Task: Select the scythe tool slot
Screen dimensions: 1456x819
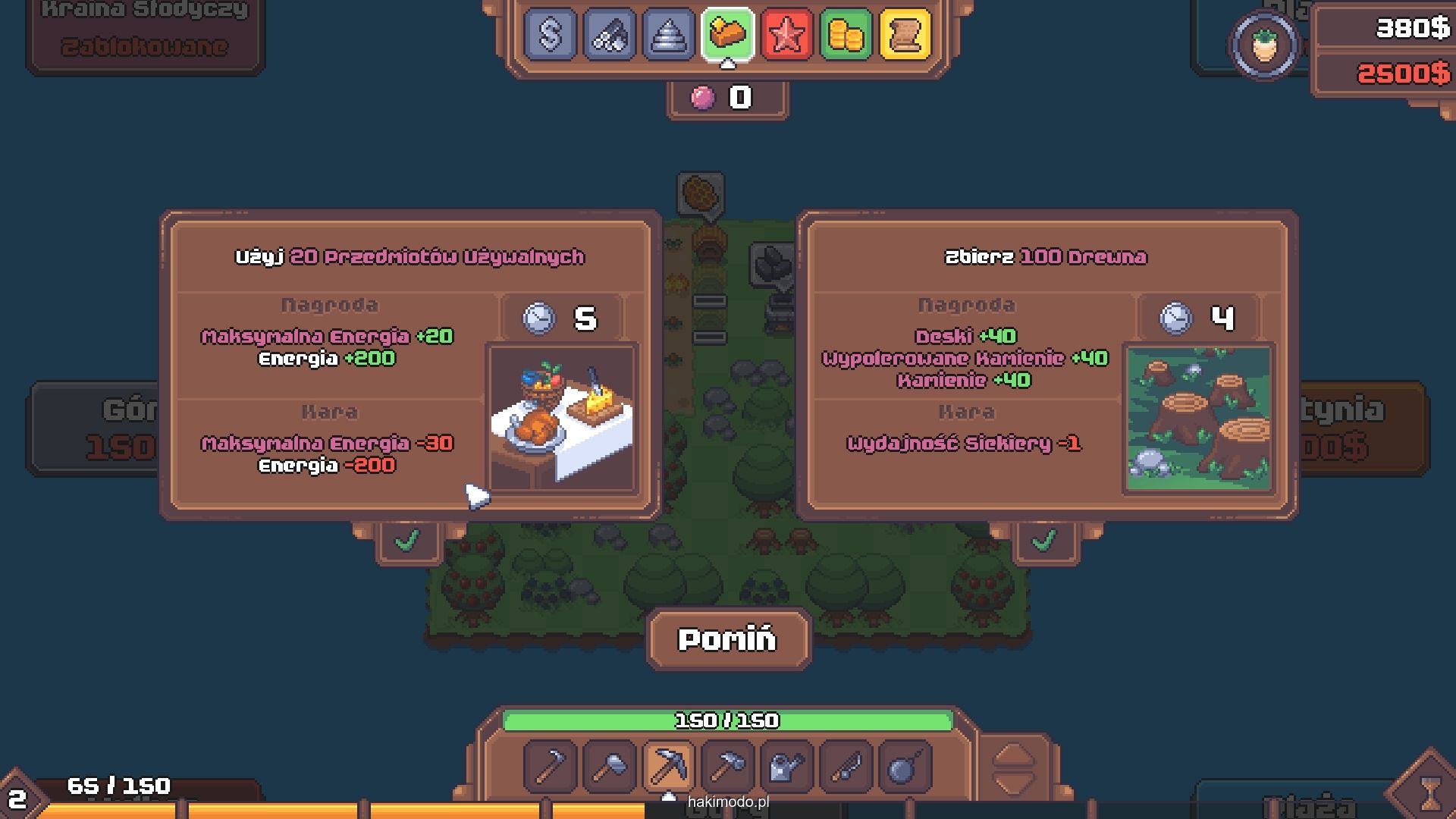Action: click(x=550, y=767)
